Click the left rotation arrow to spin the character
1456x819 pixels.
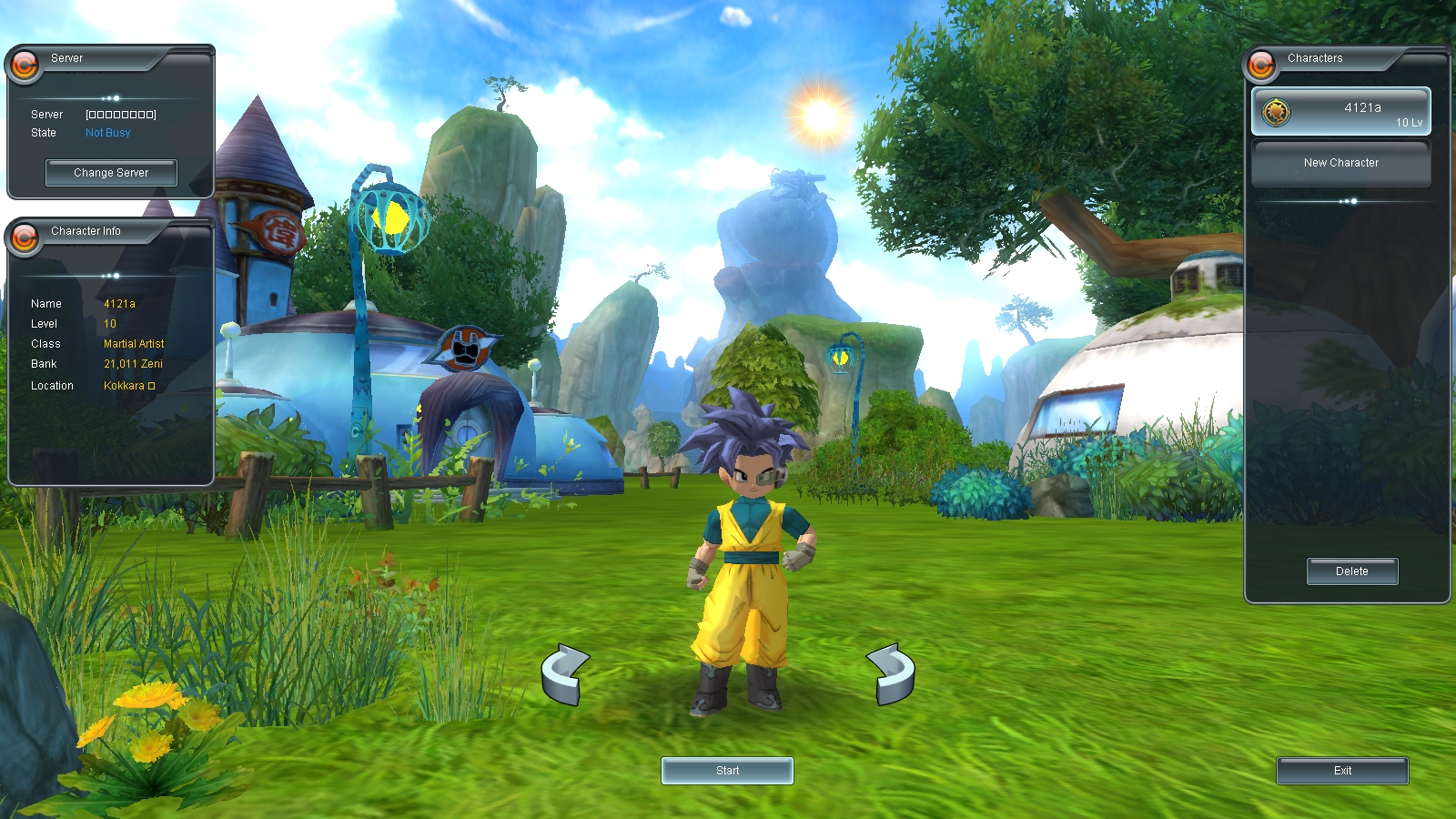[x=567, y=675]
